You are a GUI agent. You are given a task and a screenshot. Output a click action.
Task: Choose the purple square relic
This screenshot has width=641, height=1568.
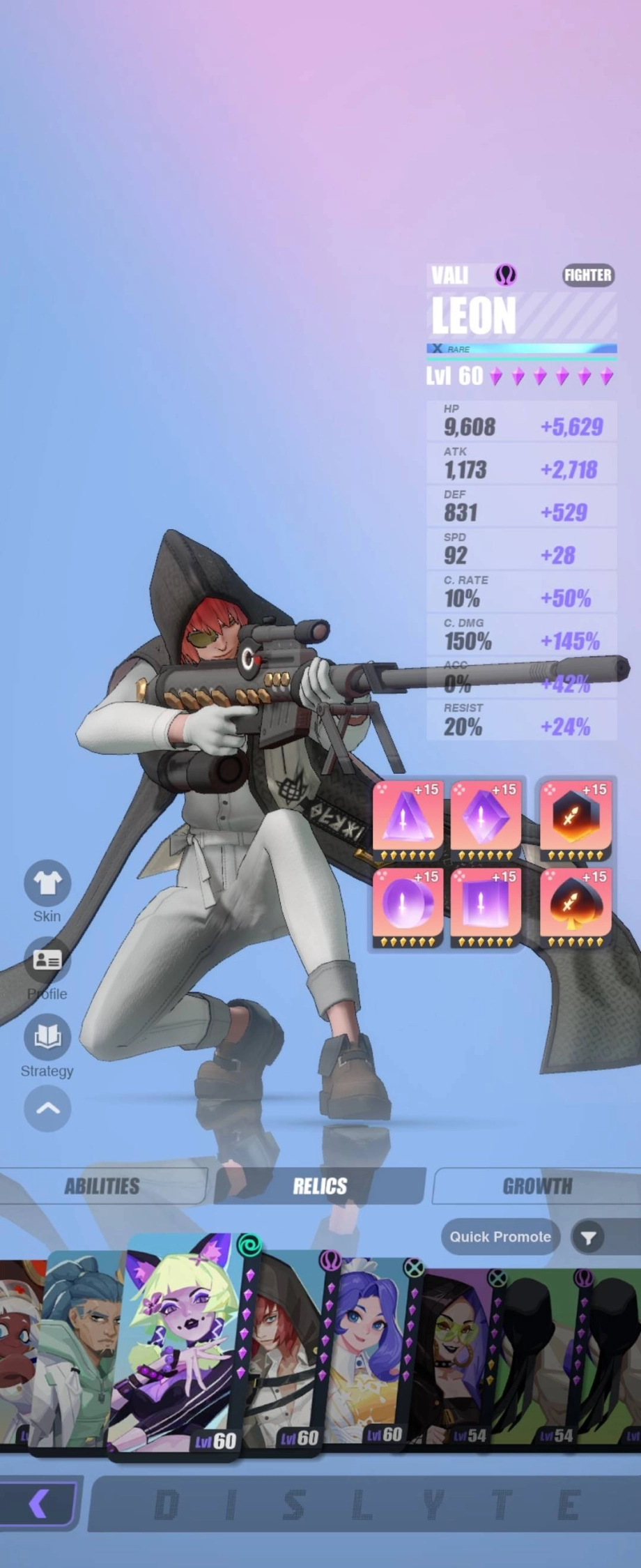click(x=486, y=905)
